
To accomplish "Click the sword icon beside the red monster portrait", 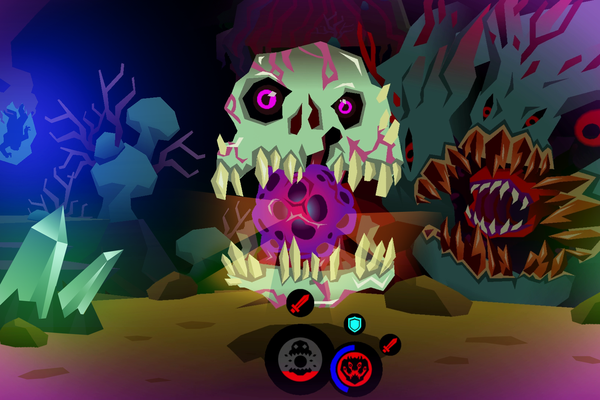I will (389, 345).
